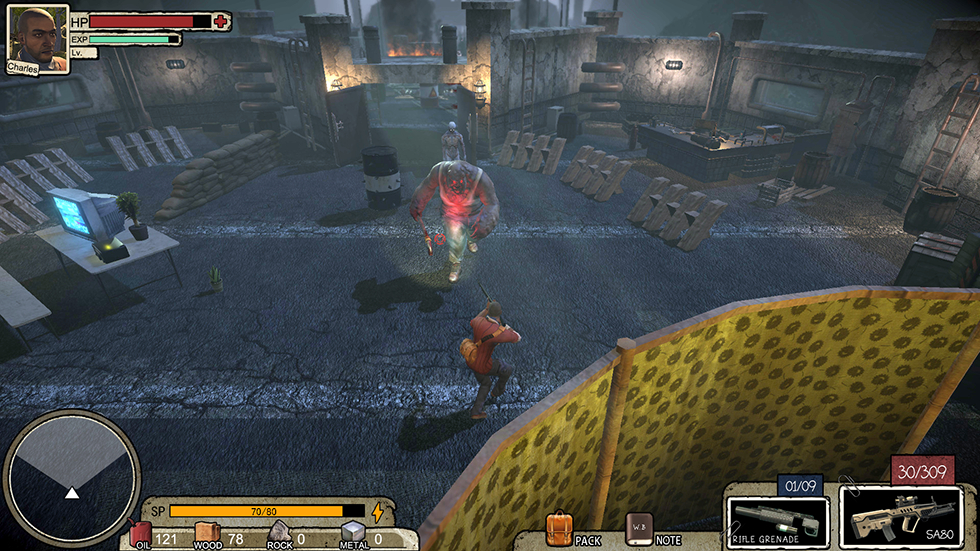
Task: Open the Pack backpack inventory
Action: point(559,527)
